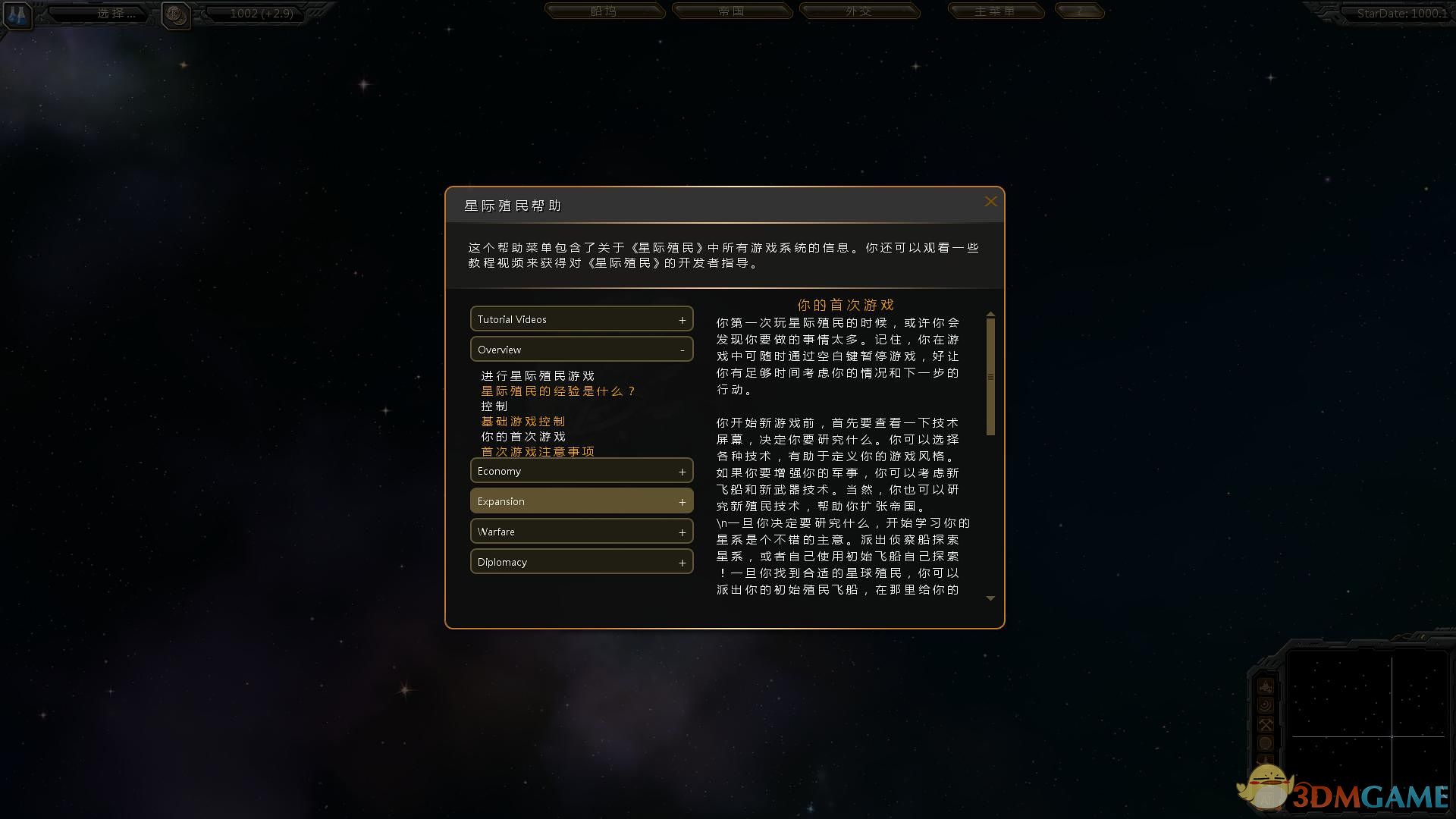Expand the Warfare help section

[581, 531]
